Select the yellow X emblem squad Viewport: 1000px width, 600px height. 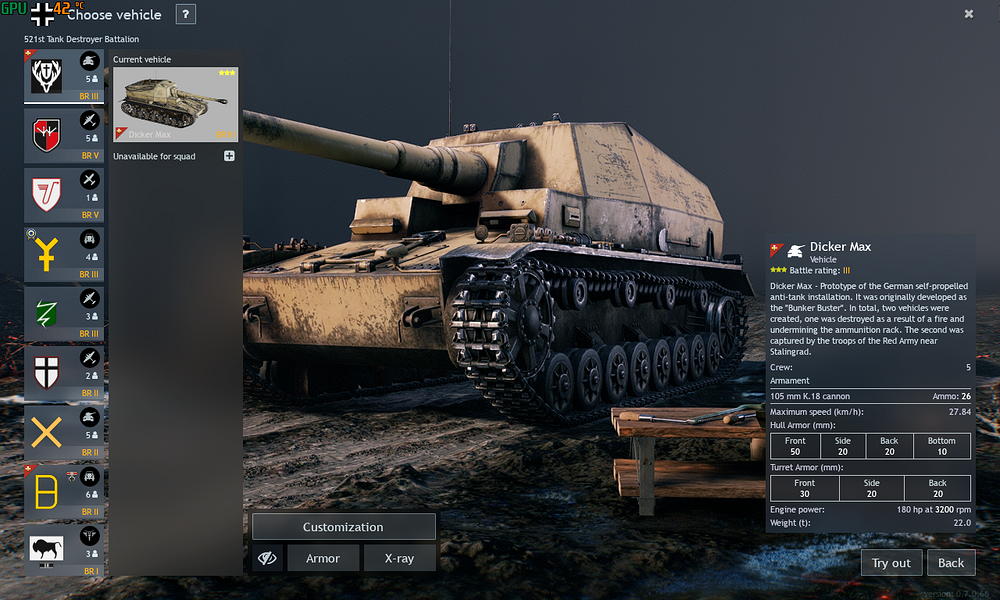pos(64,431)
